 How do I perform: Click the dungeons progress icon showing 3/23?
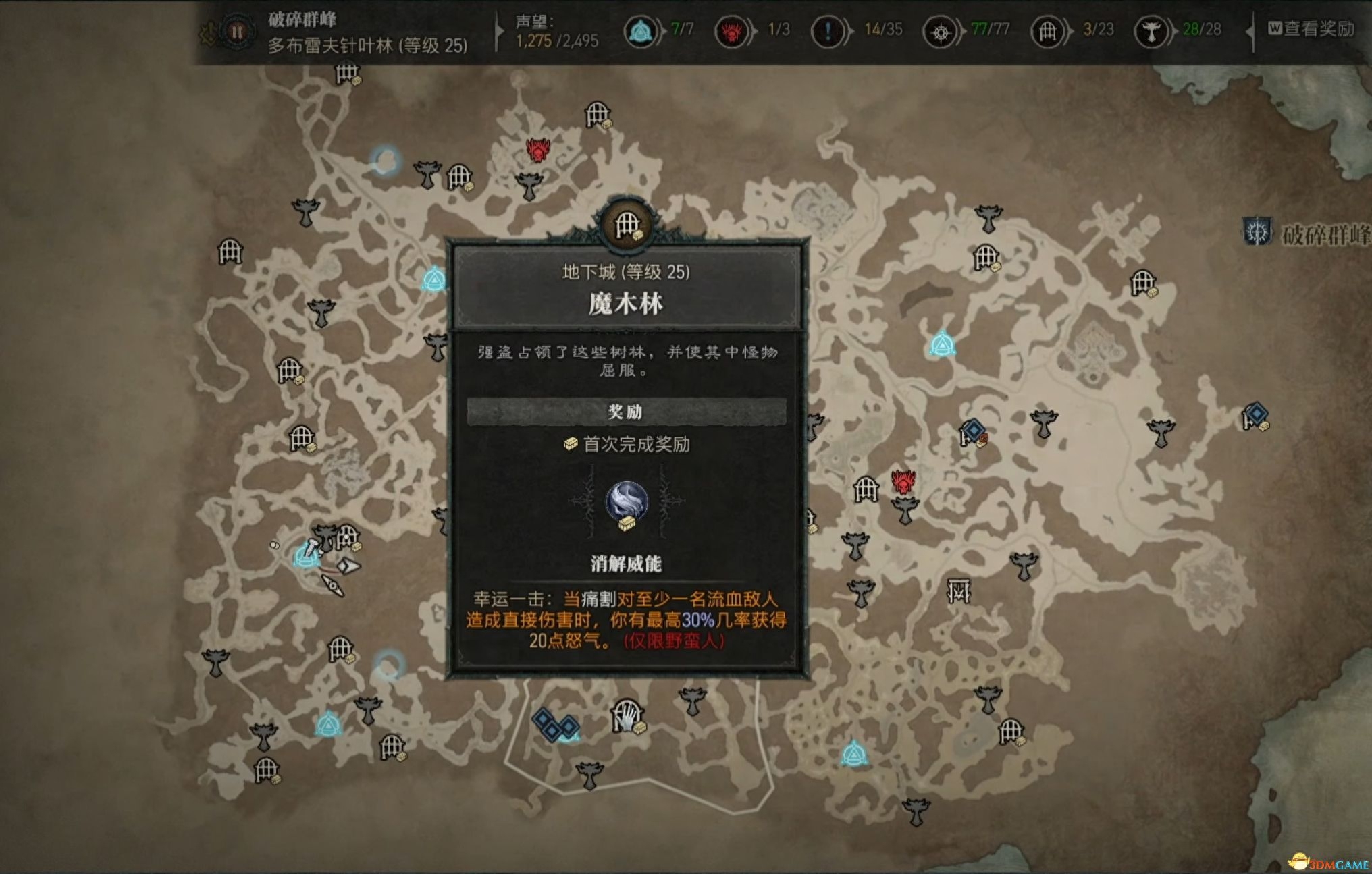(1049, 30)
